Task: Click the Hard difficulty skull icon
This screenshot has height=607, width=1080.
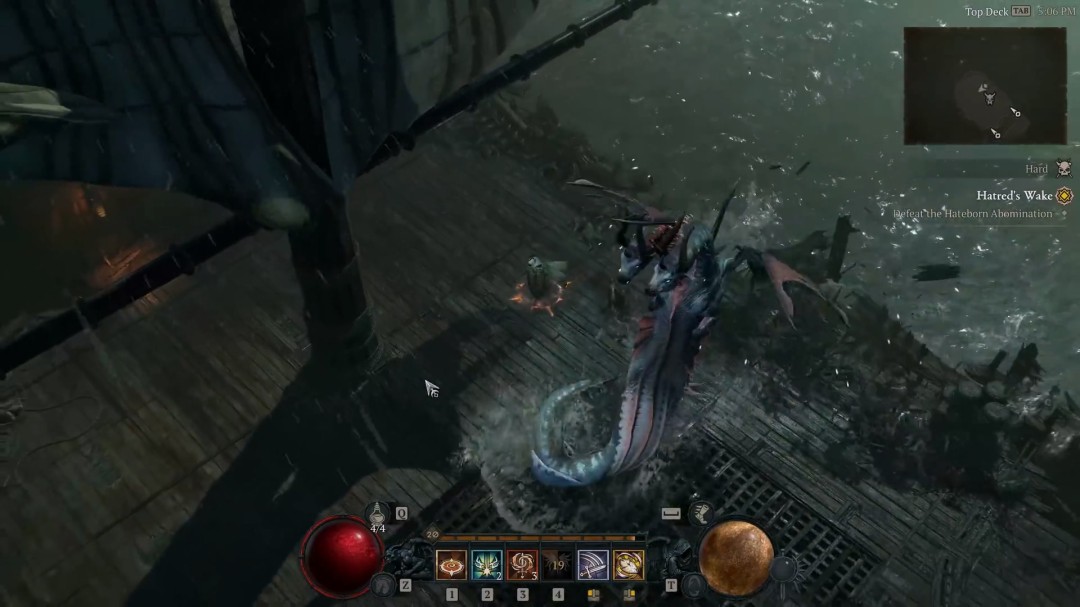Action: [1063, 169]
